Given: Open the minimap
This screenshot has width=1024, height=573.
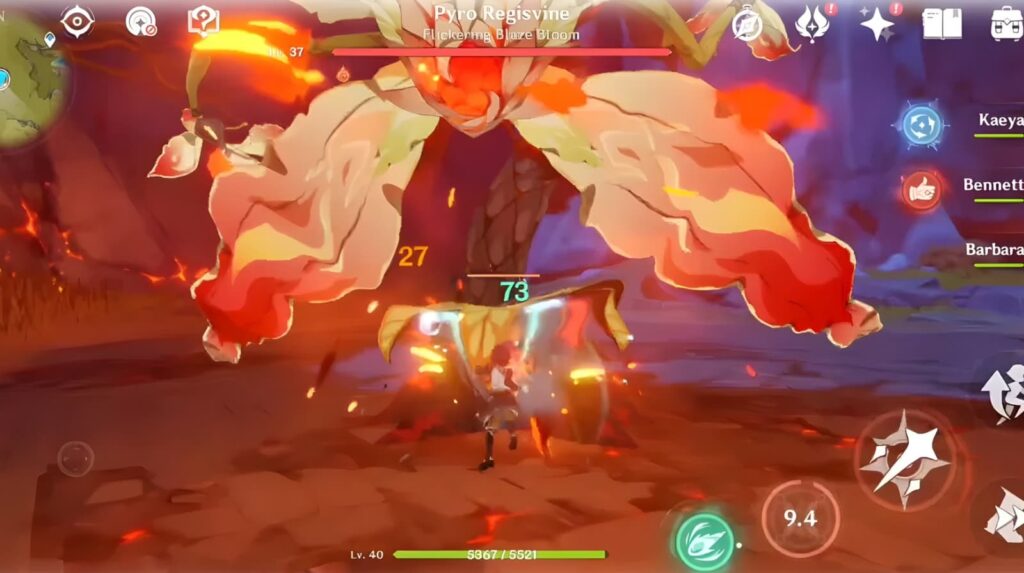Looking at the screenshot, I should (28, 78).
